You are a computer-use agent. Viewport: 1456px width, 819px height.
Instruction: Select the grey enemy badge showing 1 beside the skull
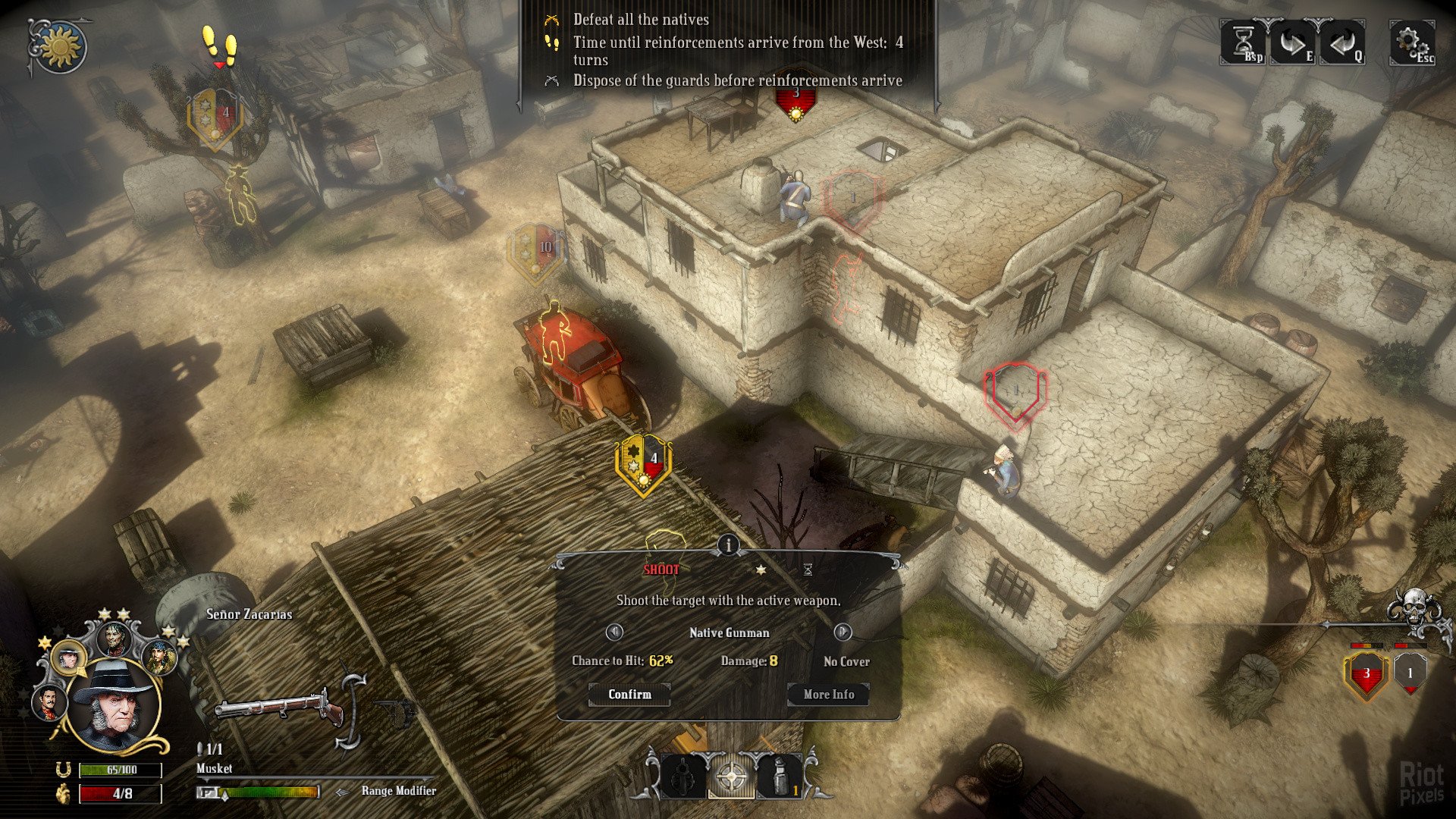(x=1410, y=673)
